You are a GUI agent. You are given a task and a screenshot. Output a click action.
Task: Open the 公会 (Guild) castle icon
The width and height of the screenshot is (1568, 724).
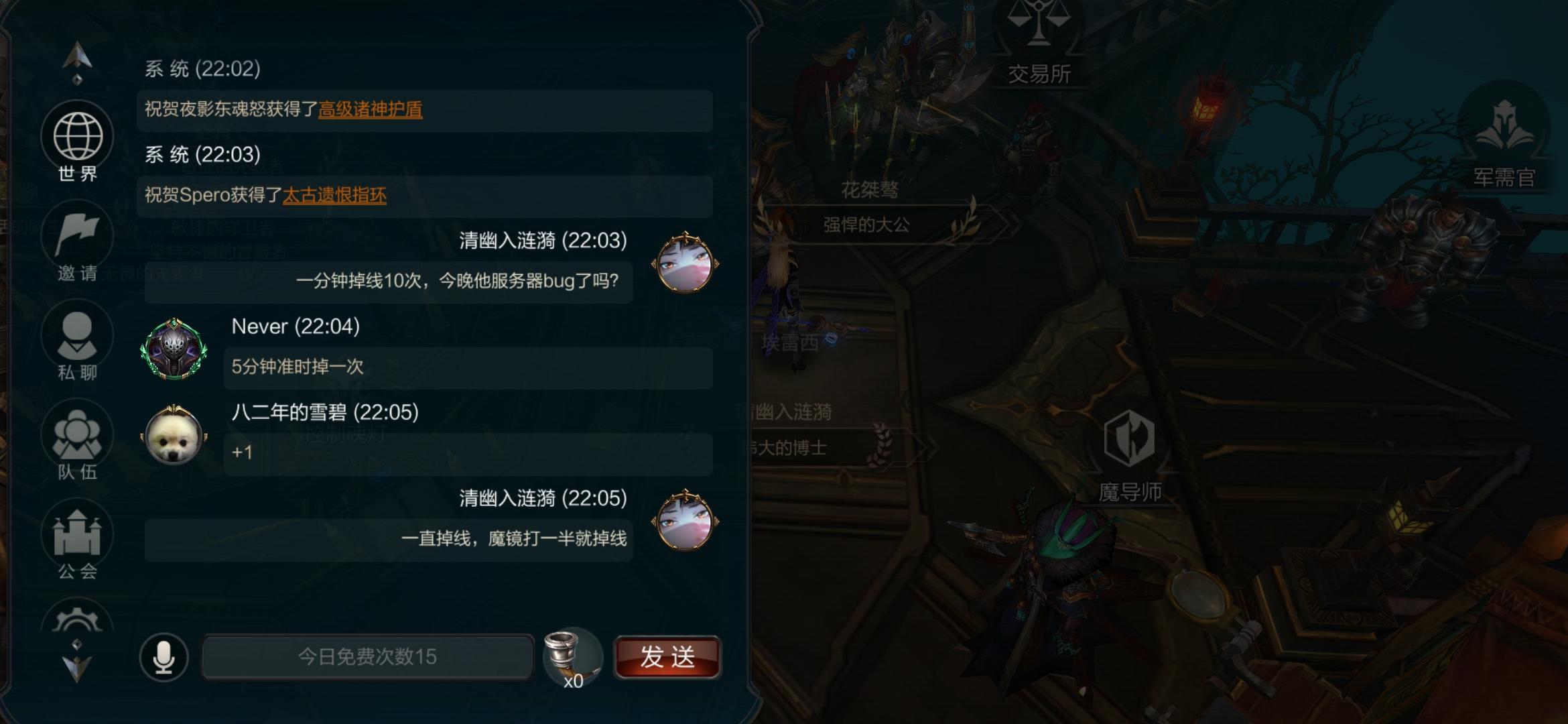click(x=77, y=533)
